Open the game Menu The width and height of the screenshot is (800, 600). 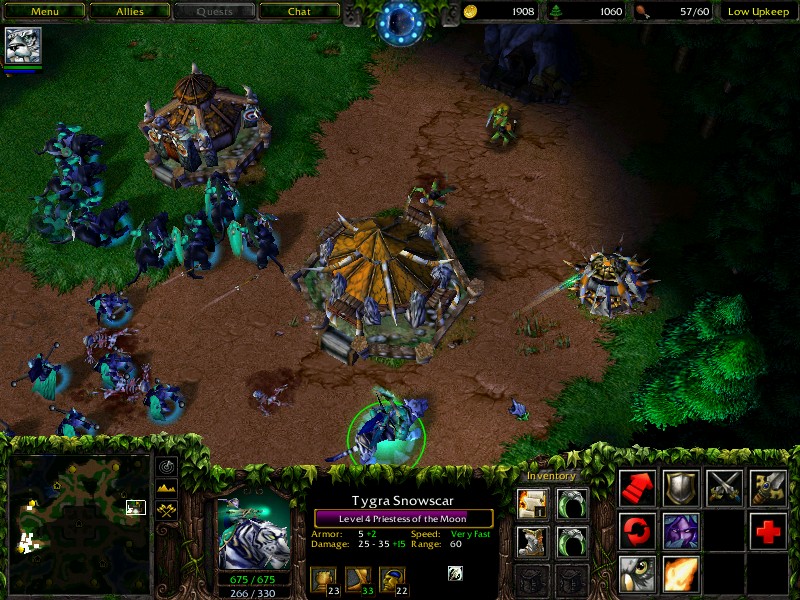click(44, 12)
